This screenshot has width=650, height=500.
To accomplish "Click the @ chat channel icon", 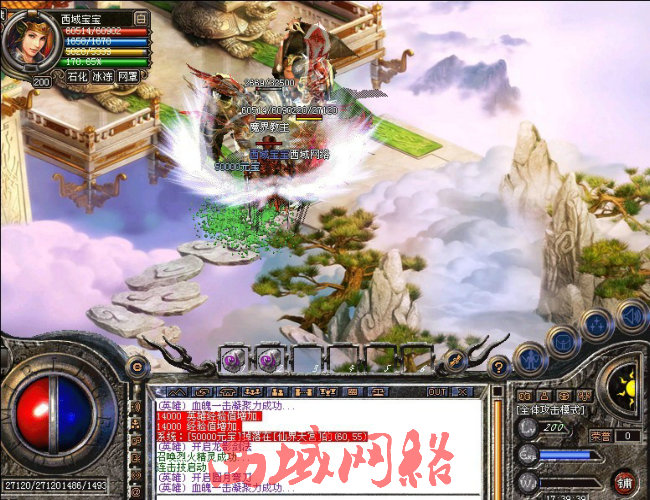I will pyautogui.click(x=200, y=391).
